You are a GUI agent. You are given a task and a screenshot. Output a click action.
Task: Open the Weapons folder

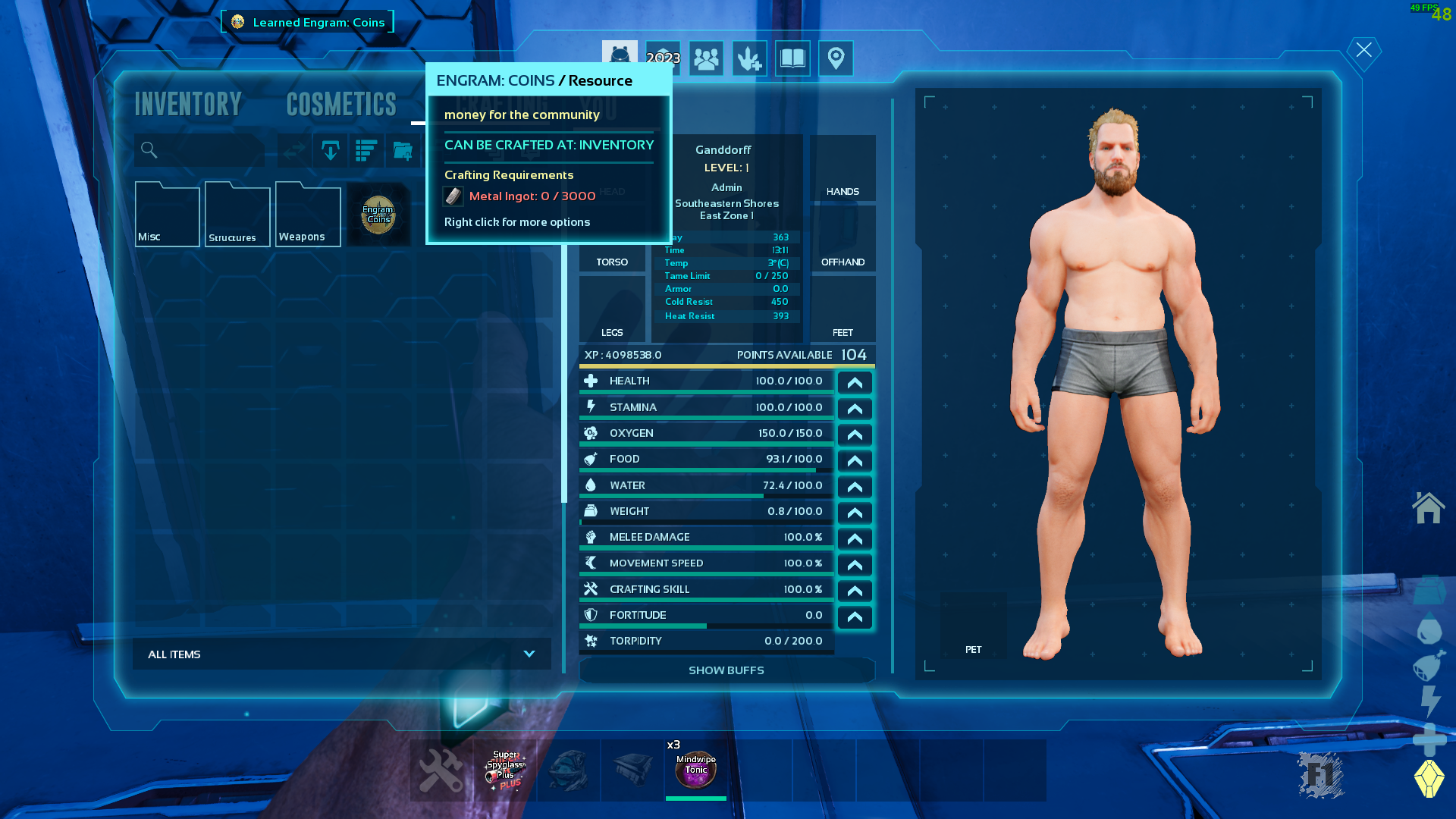(x=308, y=215)
